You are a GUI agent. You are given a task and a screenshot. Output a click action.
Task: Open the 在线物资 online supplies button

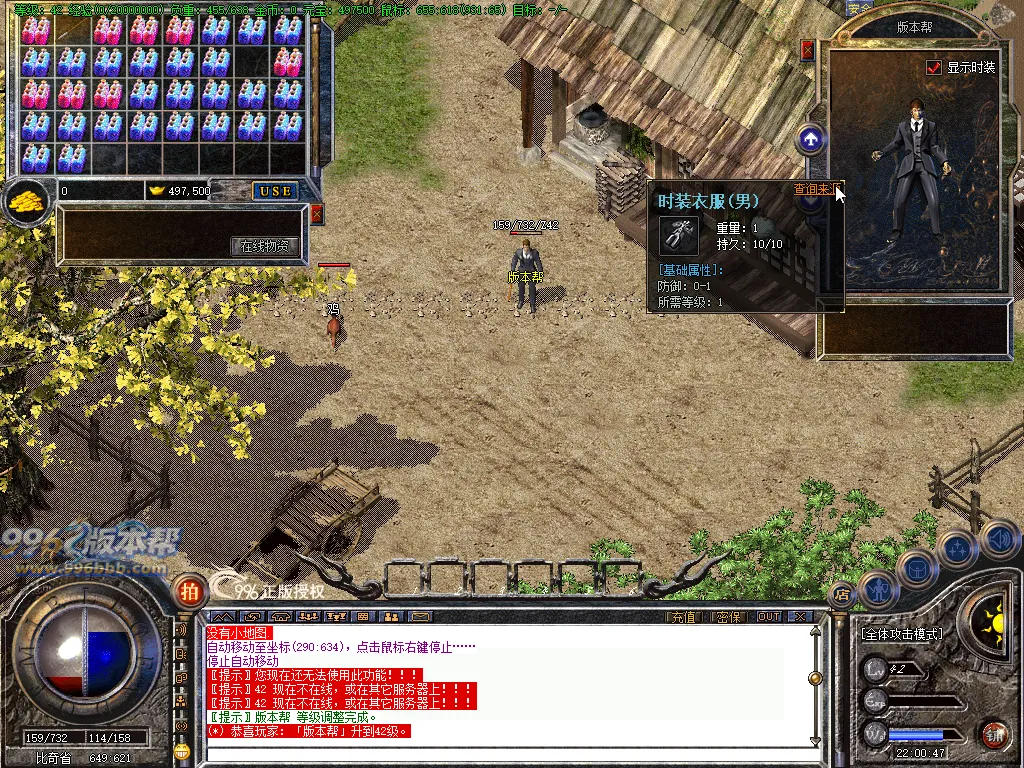point(265,245)
